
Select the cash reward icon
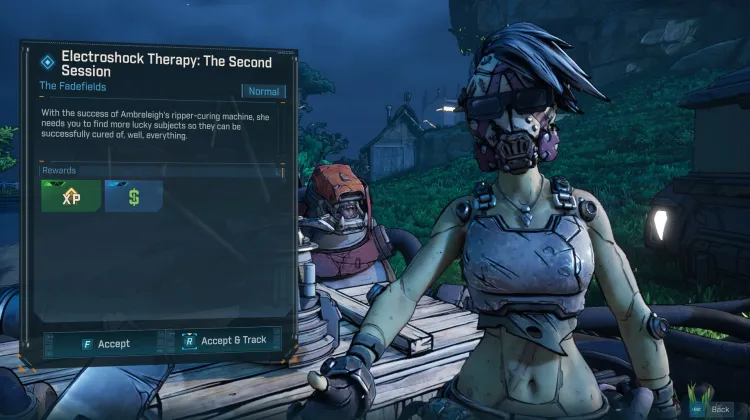[x=133, y=197]
